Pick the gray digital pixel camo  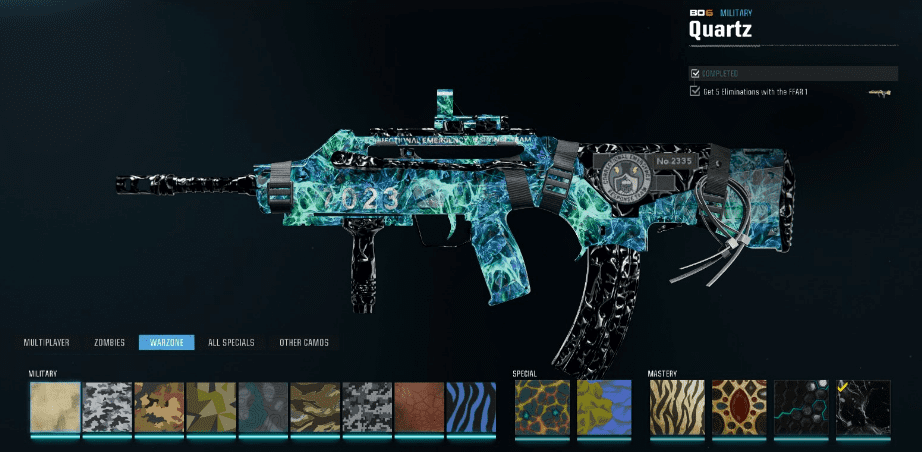coord(366,407)
